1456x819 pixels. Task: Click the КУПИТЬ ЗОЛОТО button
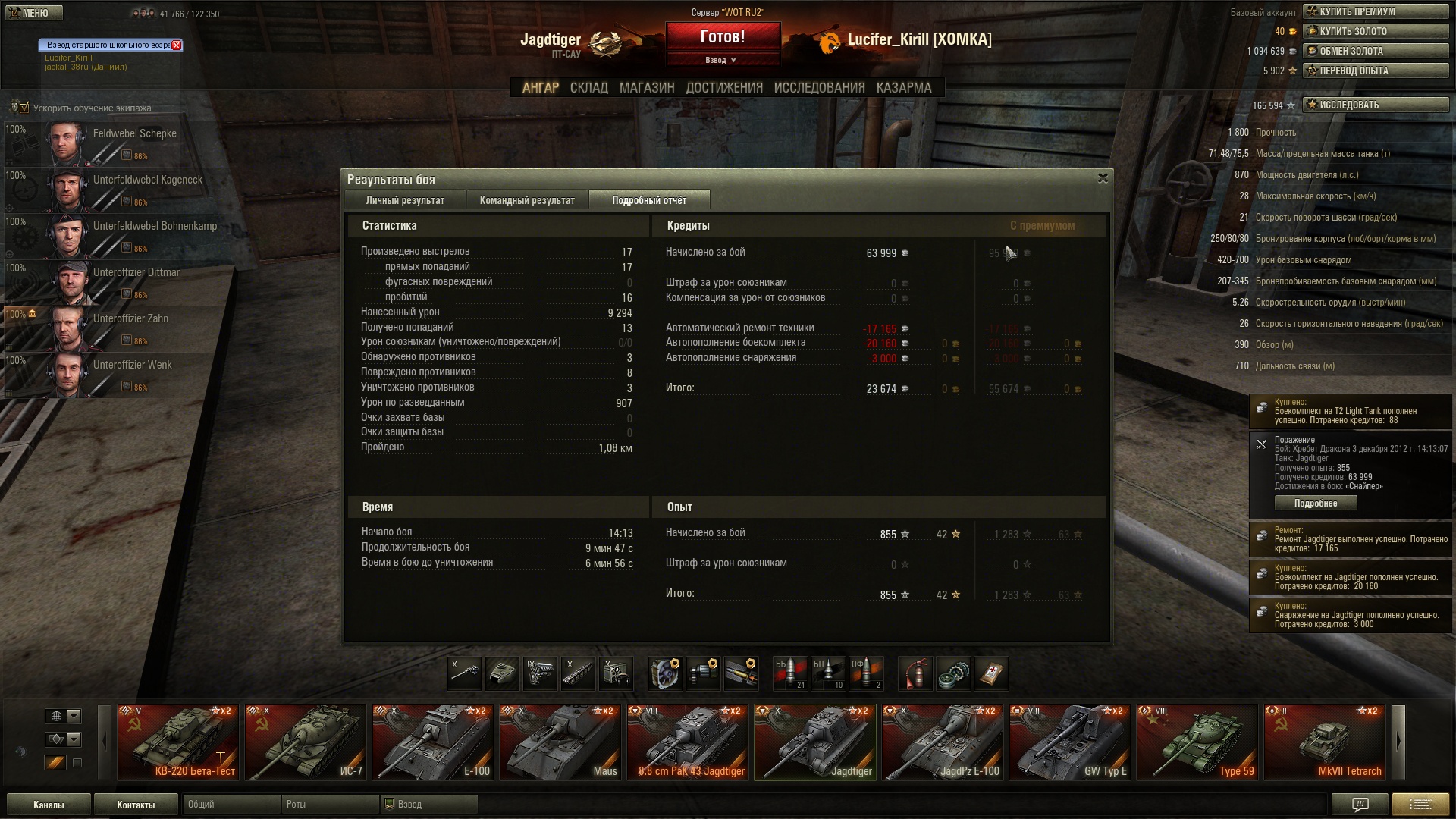coord(1375,31)
